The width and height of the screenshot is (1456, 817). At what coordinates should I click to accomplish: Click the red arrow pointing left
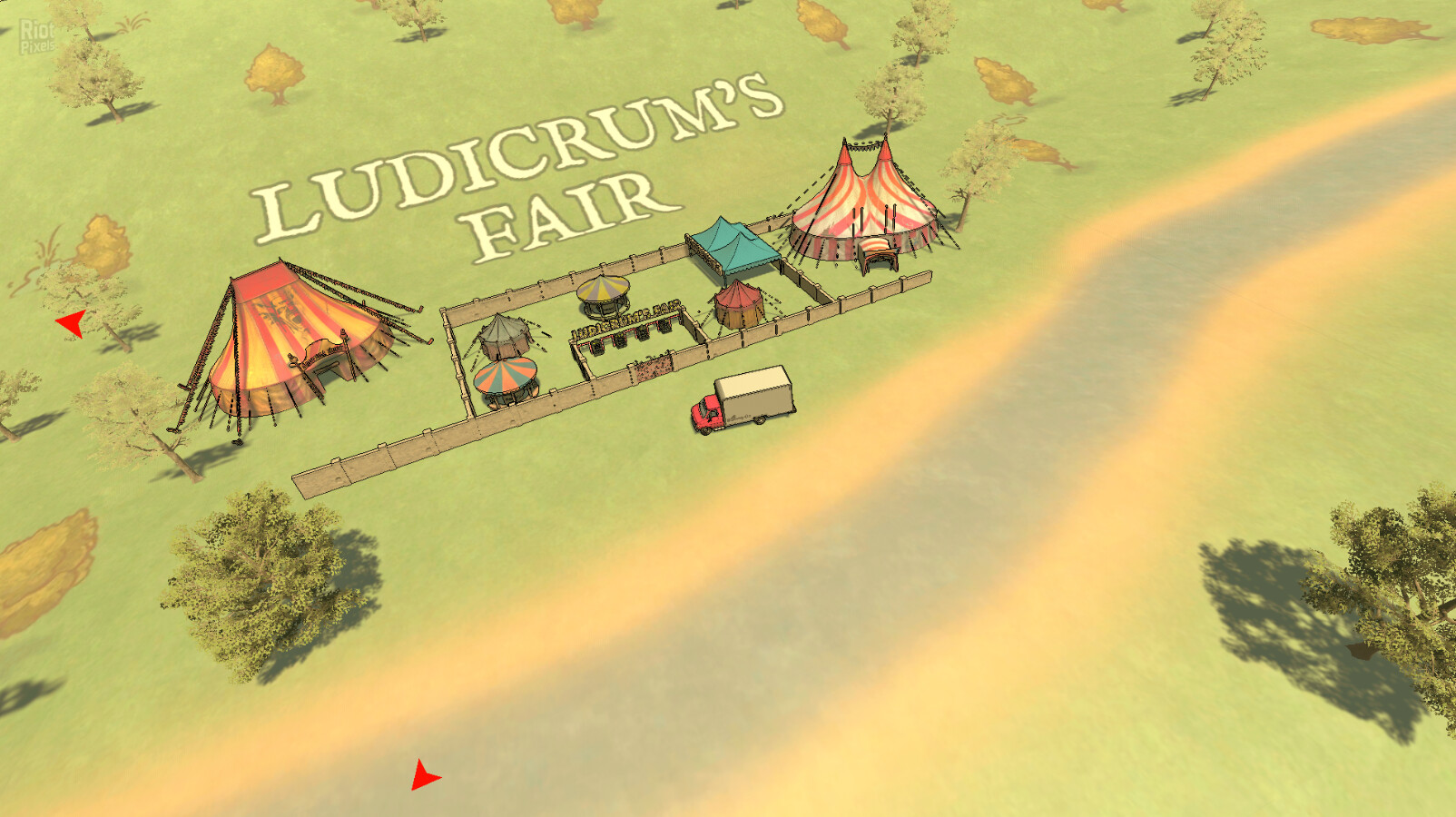click(x=72, y=322)
